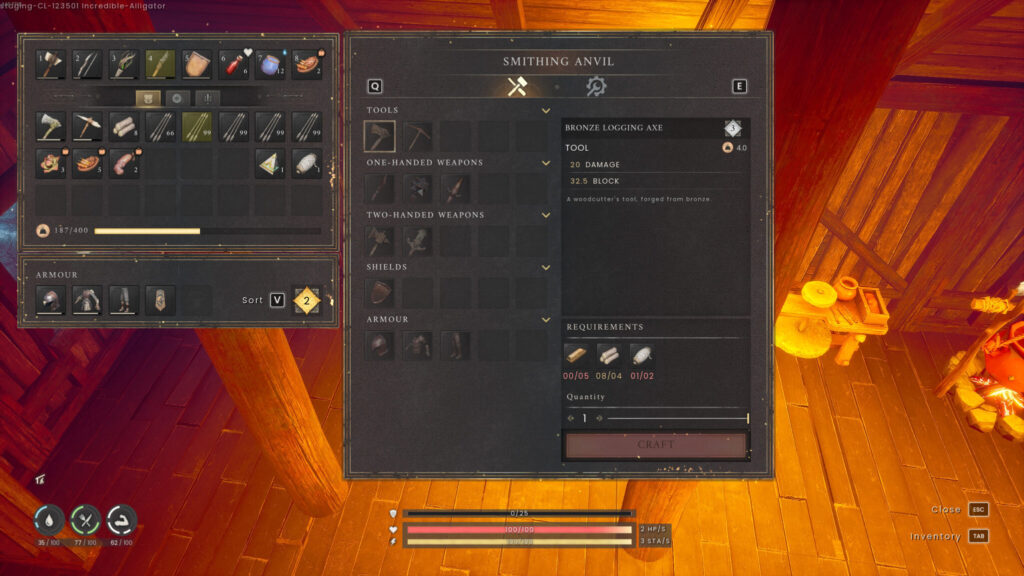Viewport: 1024px width, 576px height.
Task: Adjust the quantity slider
Action: [x=677, y=418]
